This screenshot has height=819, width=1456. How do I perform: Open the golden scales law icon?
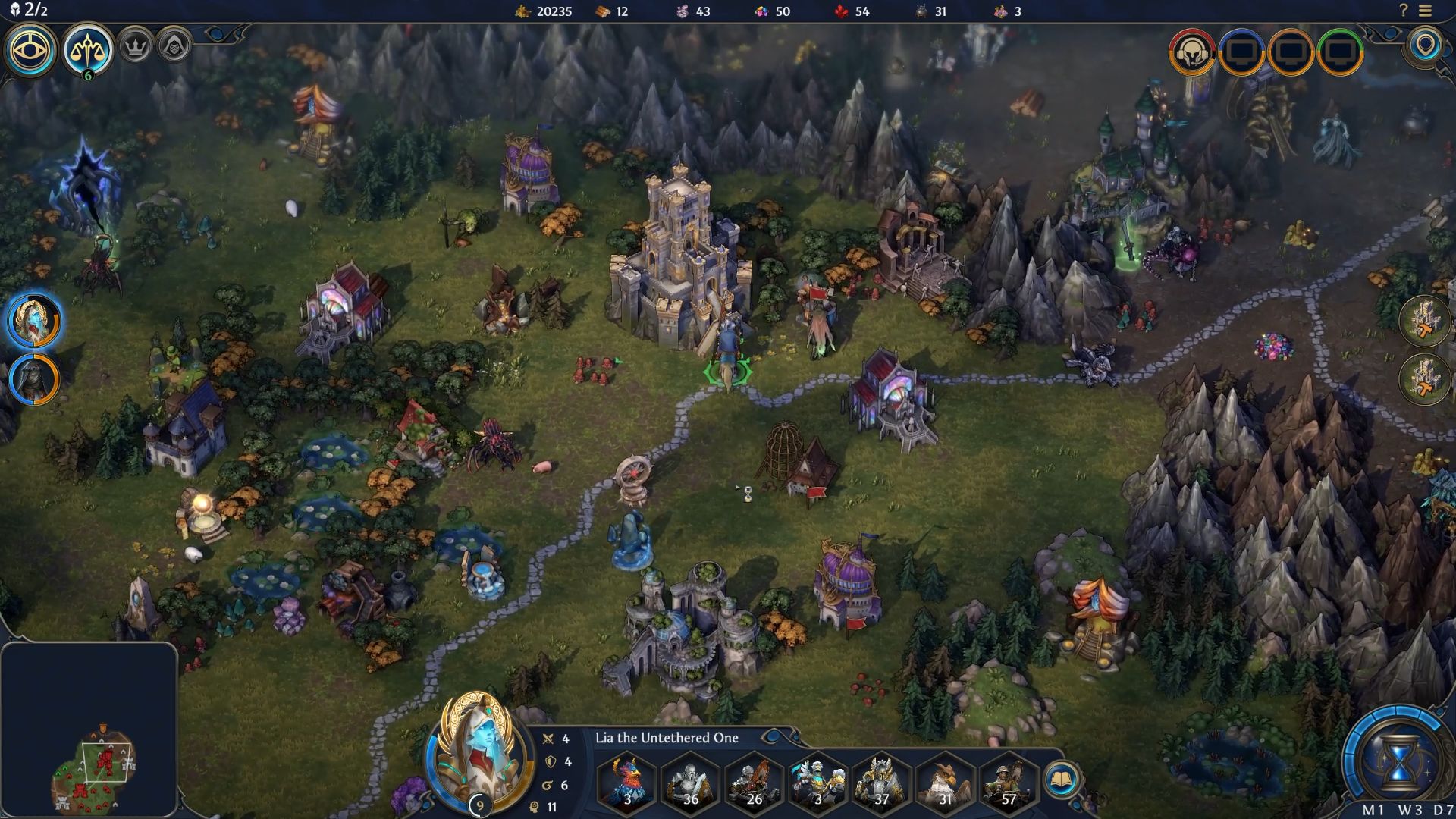coord(87,51)
